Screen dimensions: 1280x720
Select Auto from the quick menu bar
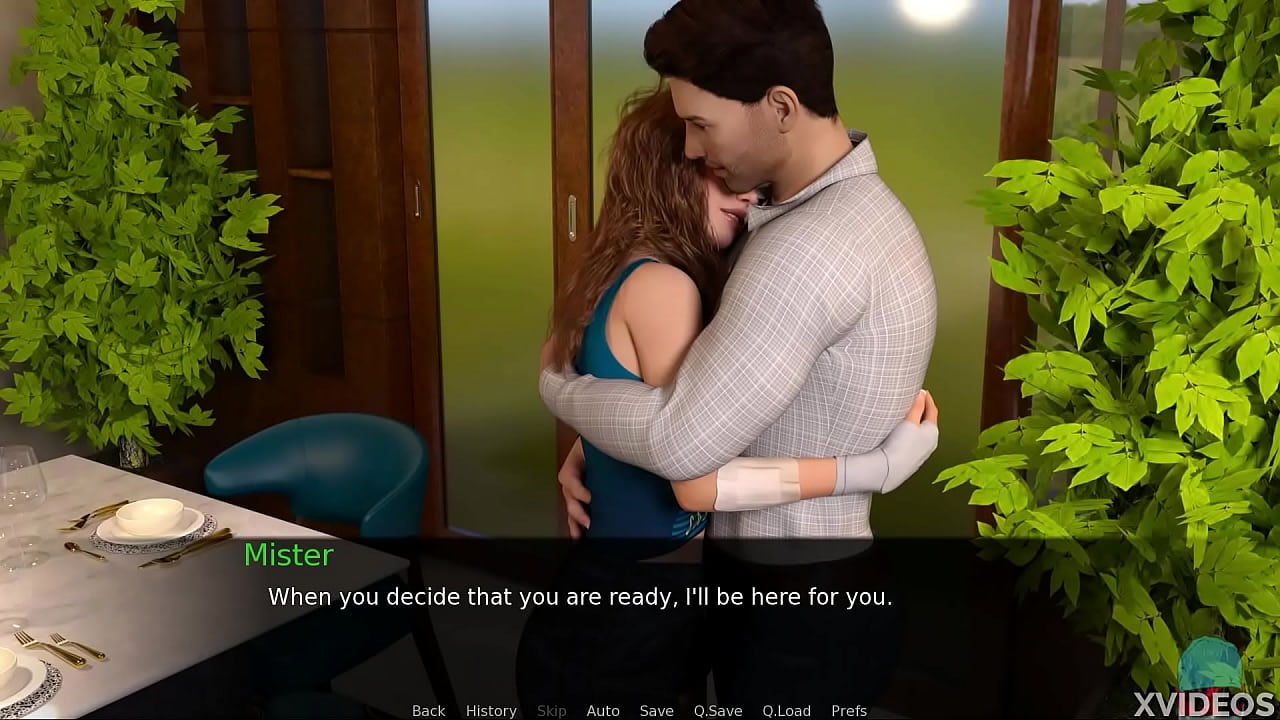pyautogui.click(x=603, y=710)
